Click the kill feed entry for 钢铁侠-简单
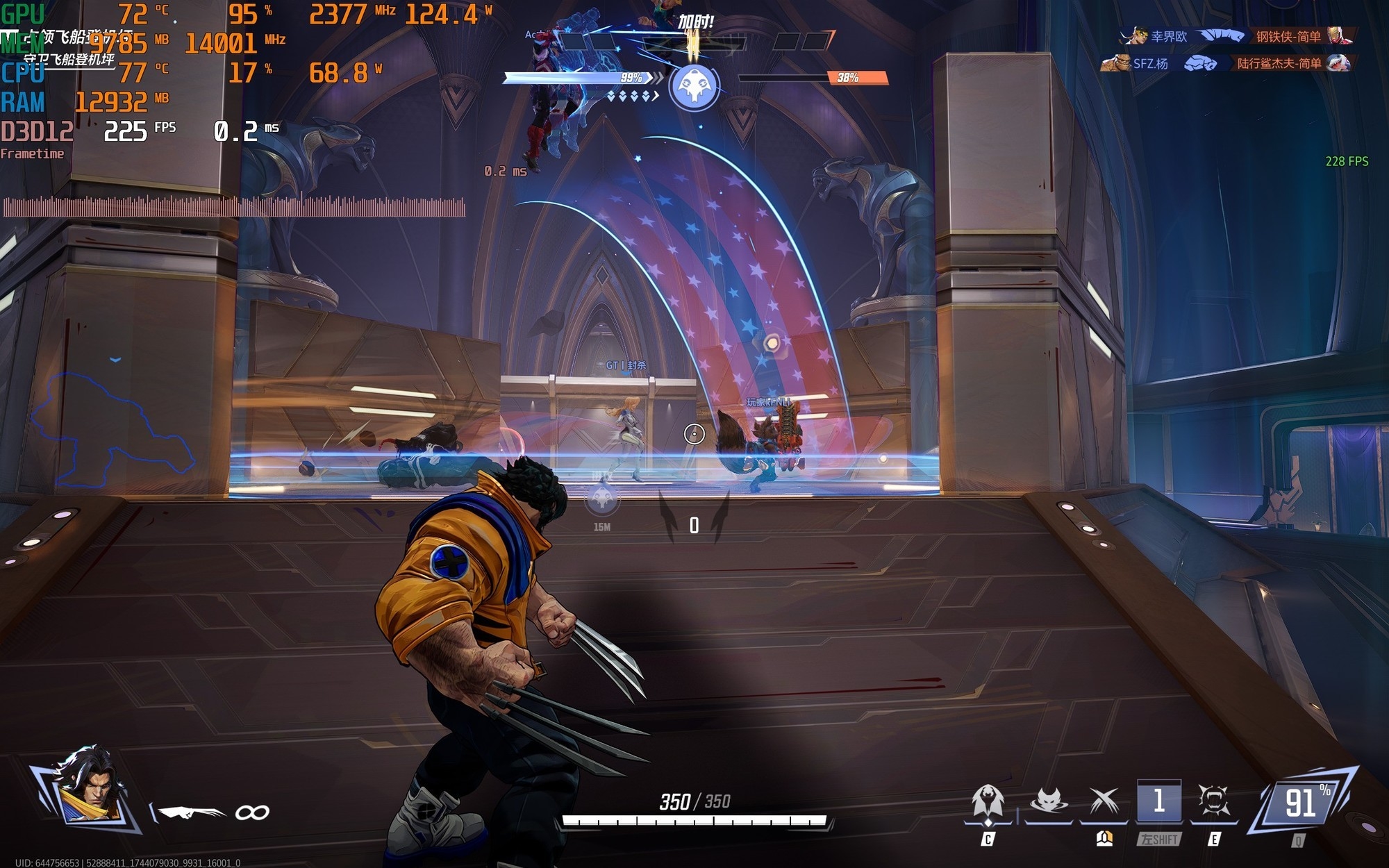This screenshot has width=1389, height=868. pyautogui.click(x=1287, y=36)
